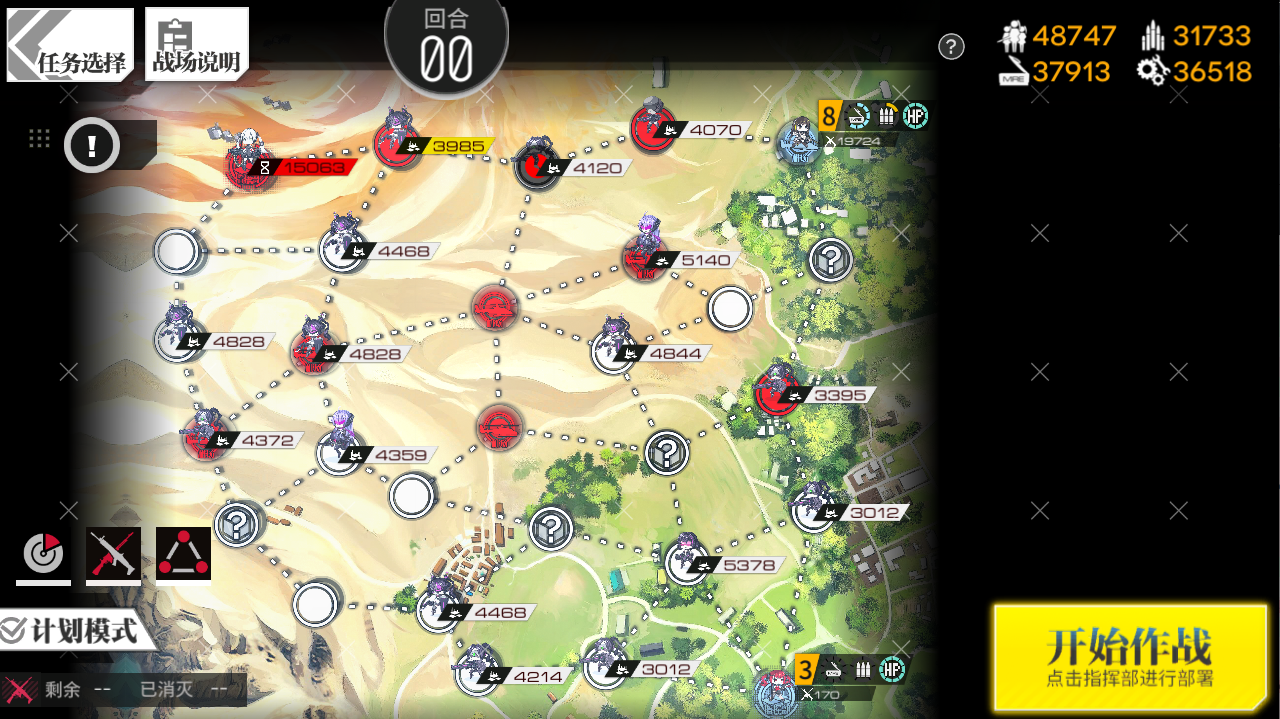Image resolution: width=1280 pixels, height=719 pixels.
Task: Activate the red triangle nodes icon
Action: pyautogui.click(x=183, y=554)
